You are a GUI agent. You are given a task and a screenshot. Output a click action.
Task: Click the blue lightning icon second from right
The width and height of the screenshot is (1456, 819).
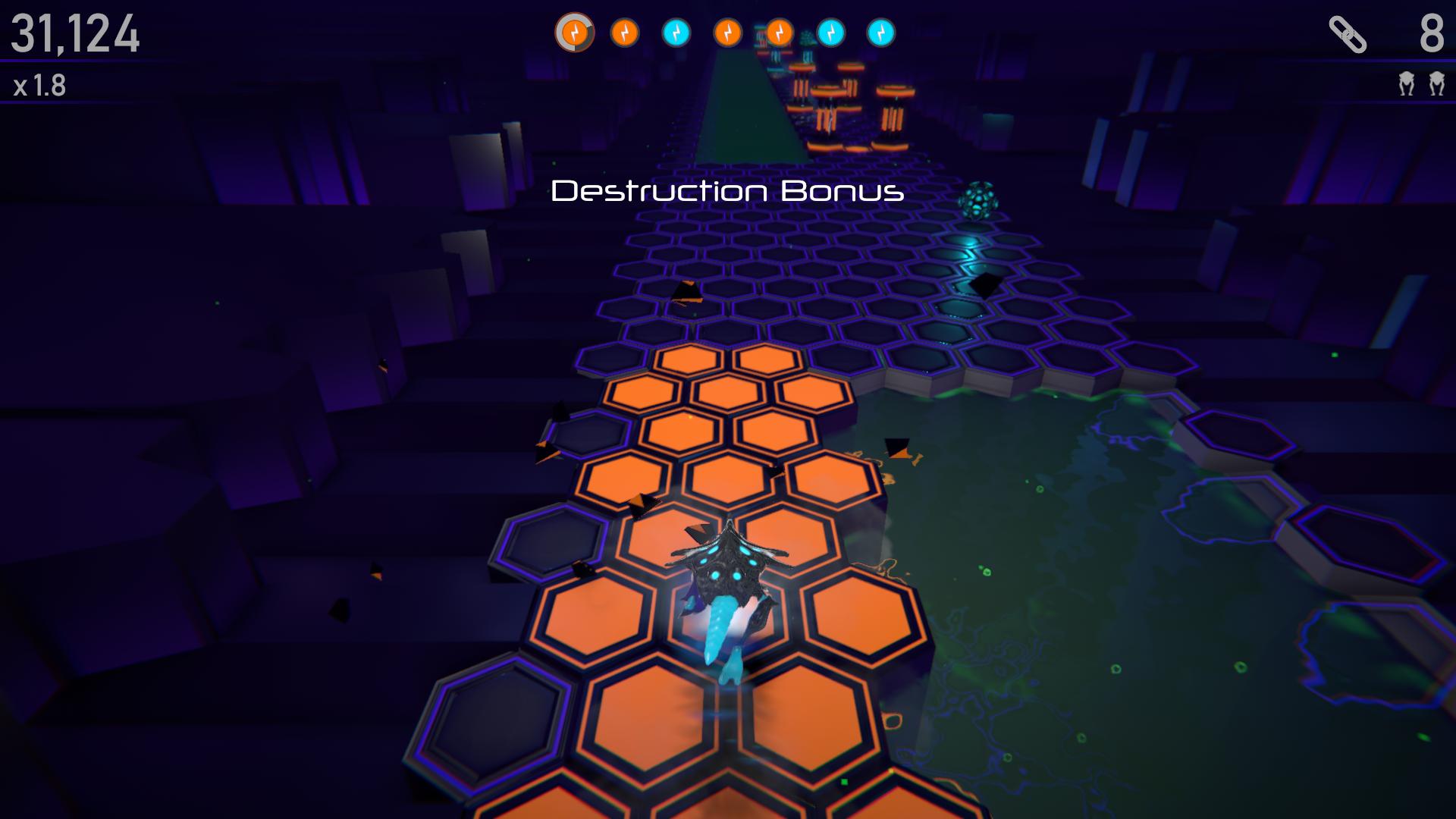(x=831, y=33)
